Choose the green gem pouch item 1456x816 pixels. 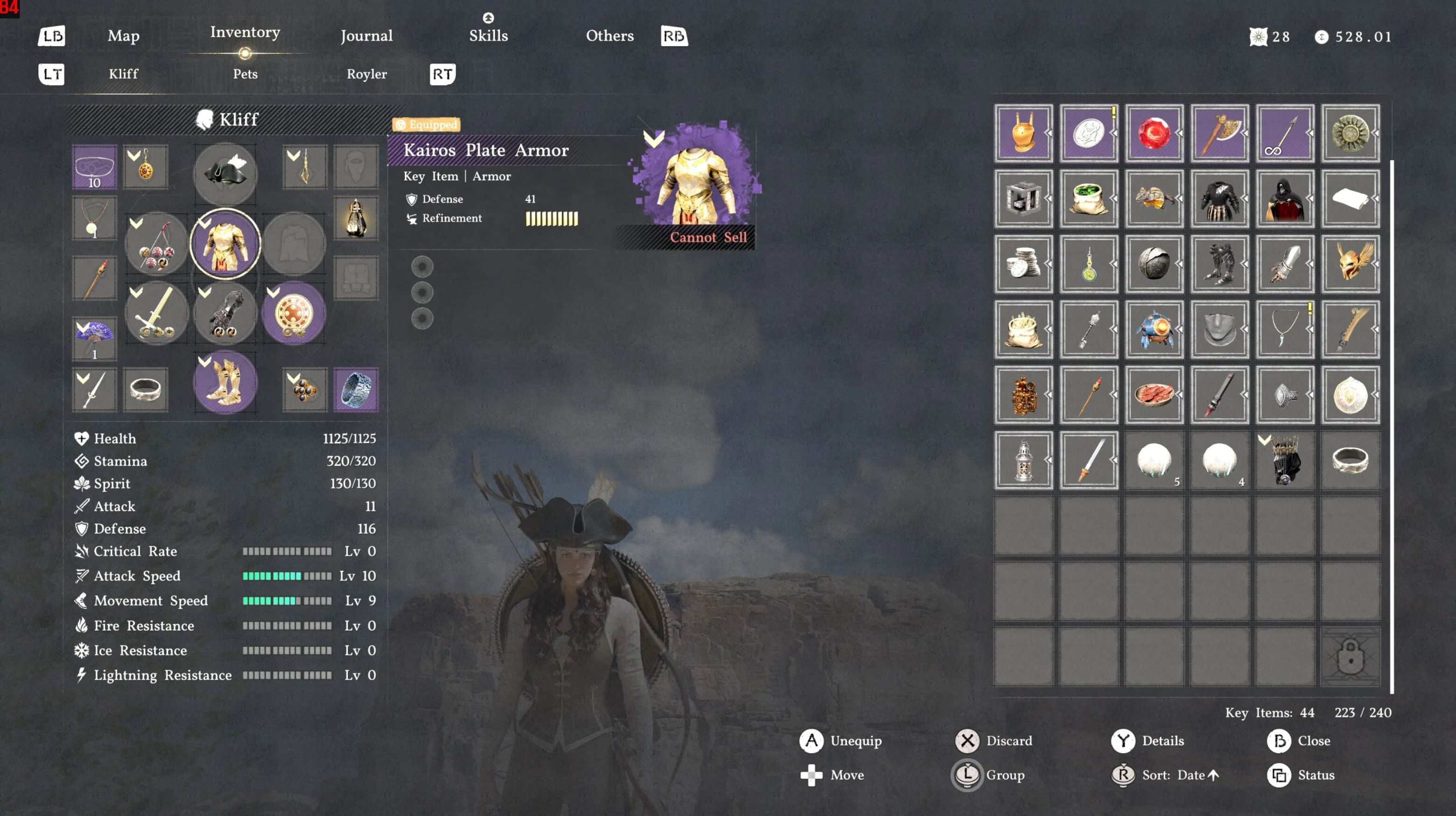point(1088,199)
